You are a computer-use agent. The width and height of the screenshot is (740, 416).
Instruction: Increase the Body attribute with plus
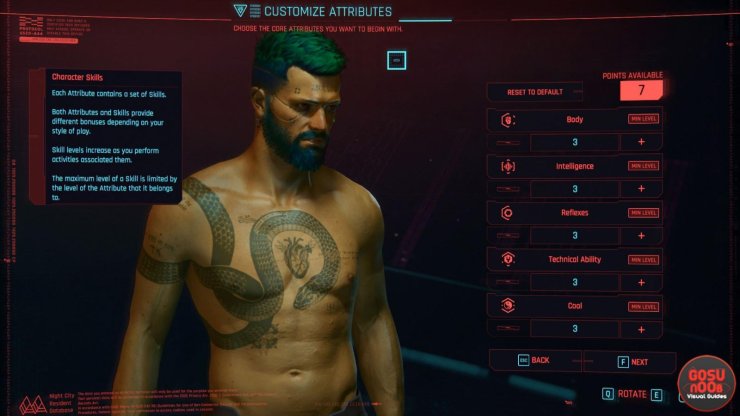pos(639,142)
